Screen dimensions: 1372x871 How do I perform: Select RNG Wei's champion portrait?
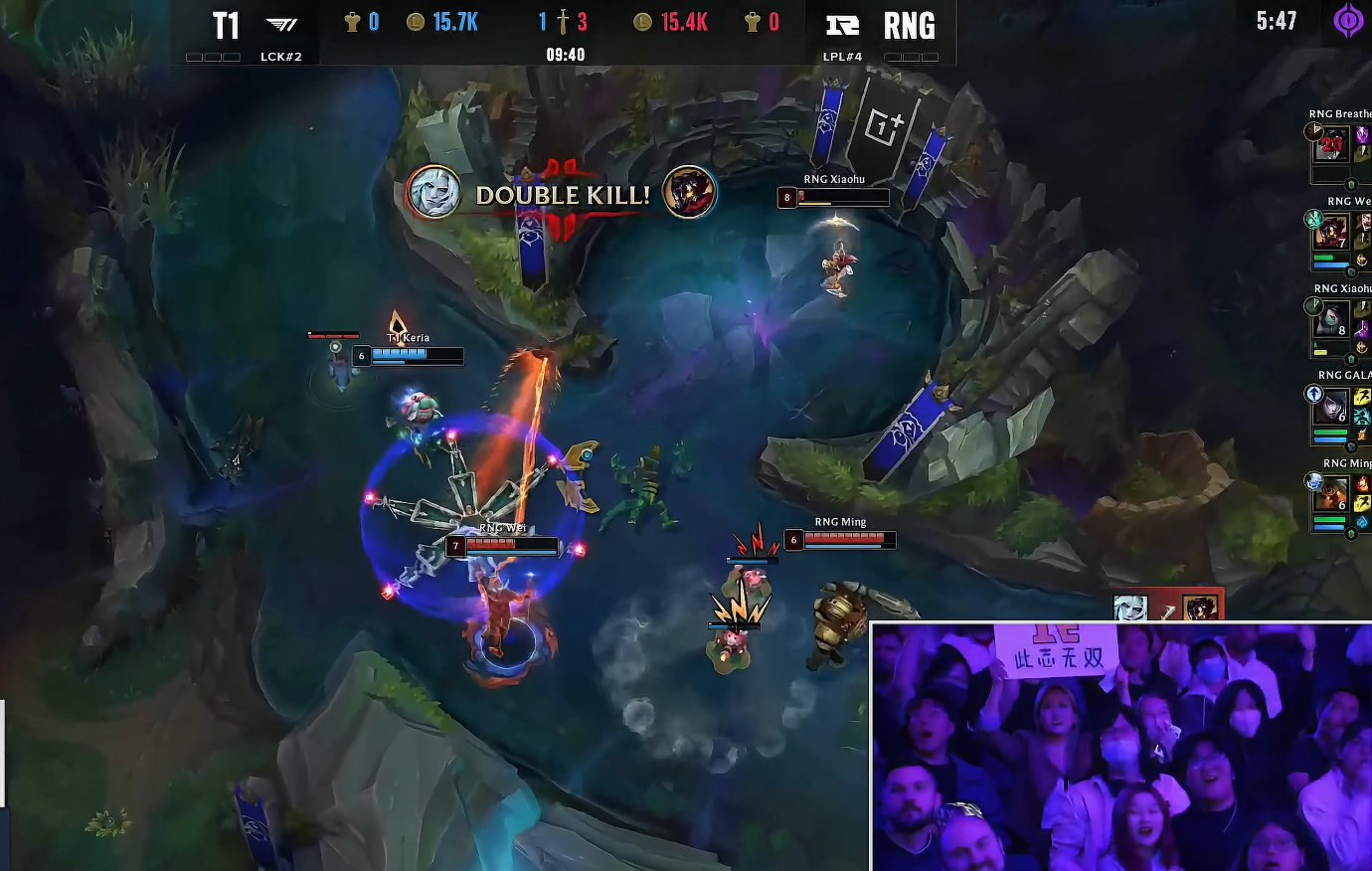[x=1331, y=234]
